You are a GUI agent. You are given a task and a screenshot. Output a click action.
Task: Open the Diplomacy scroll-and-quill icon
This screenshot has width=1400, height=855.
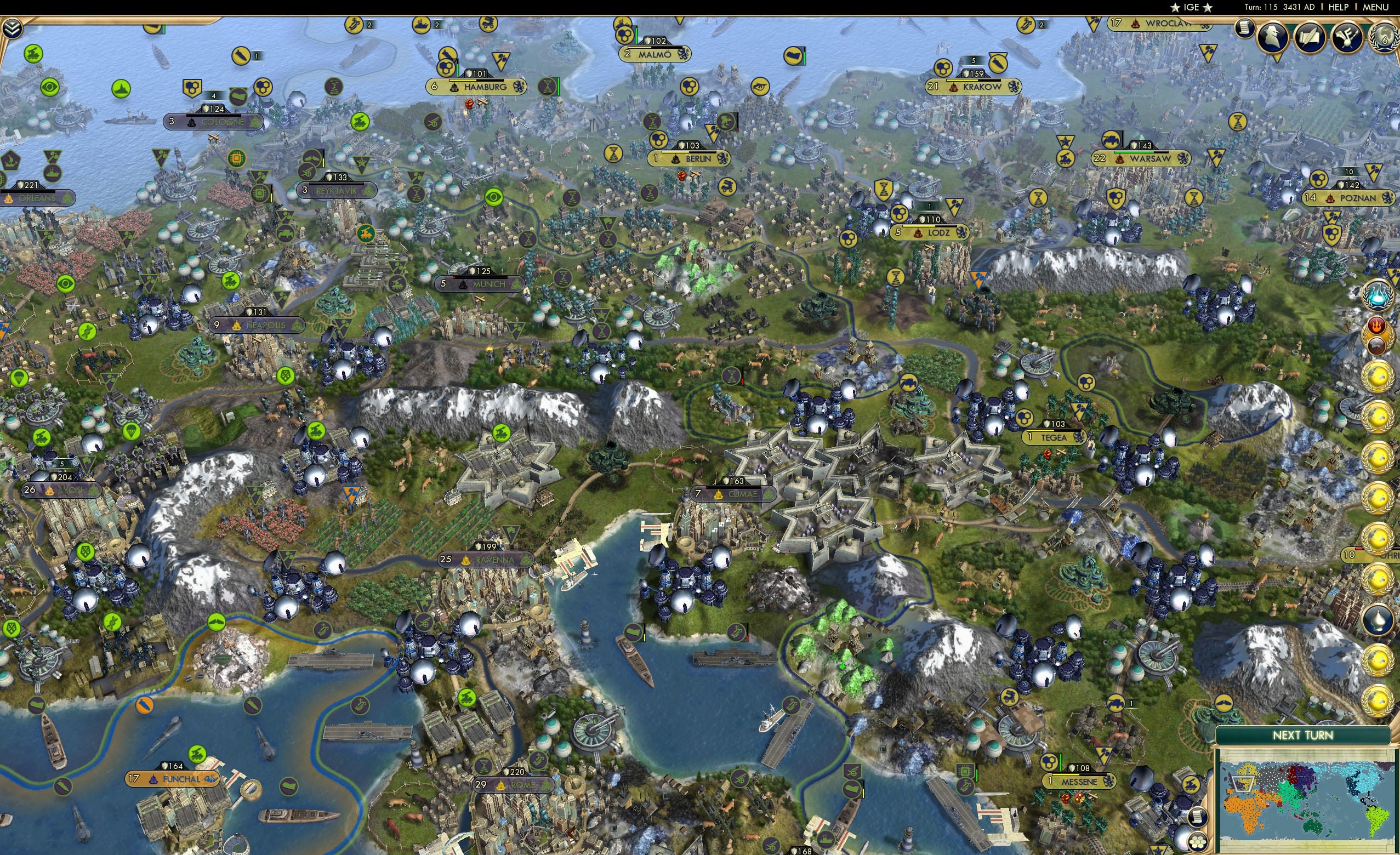[x=1310, y=37]
